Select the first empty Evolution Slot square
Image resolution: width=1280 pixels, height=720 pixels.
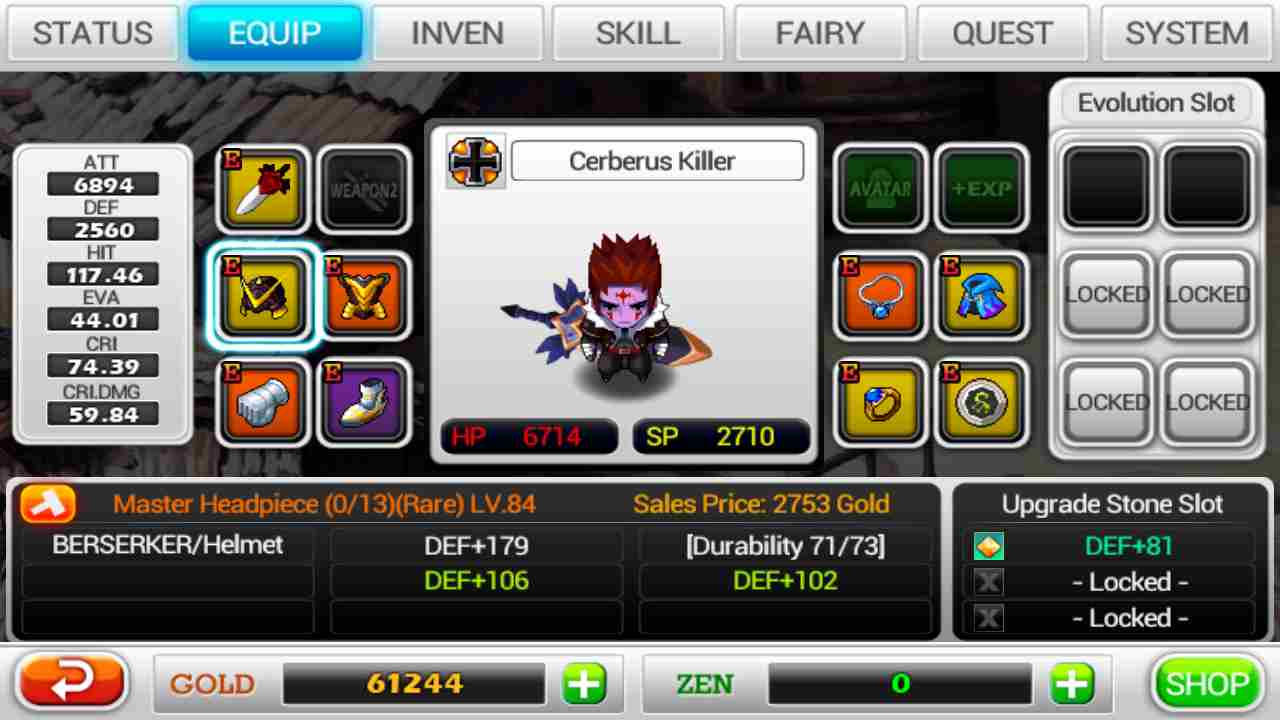click(1105, 188)
